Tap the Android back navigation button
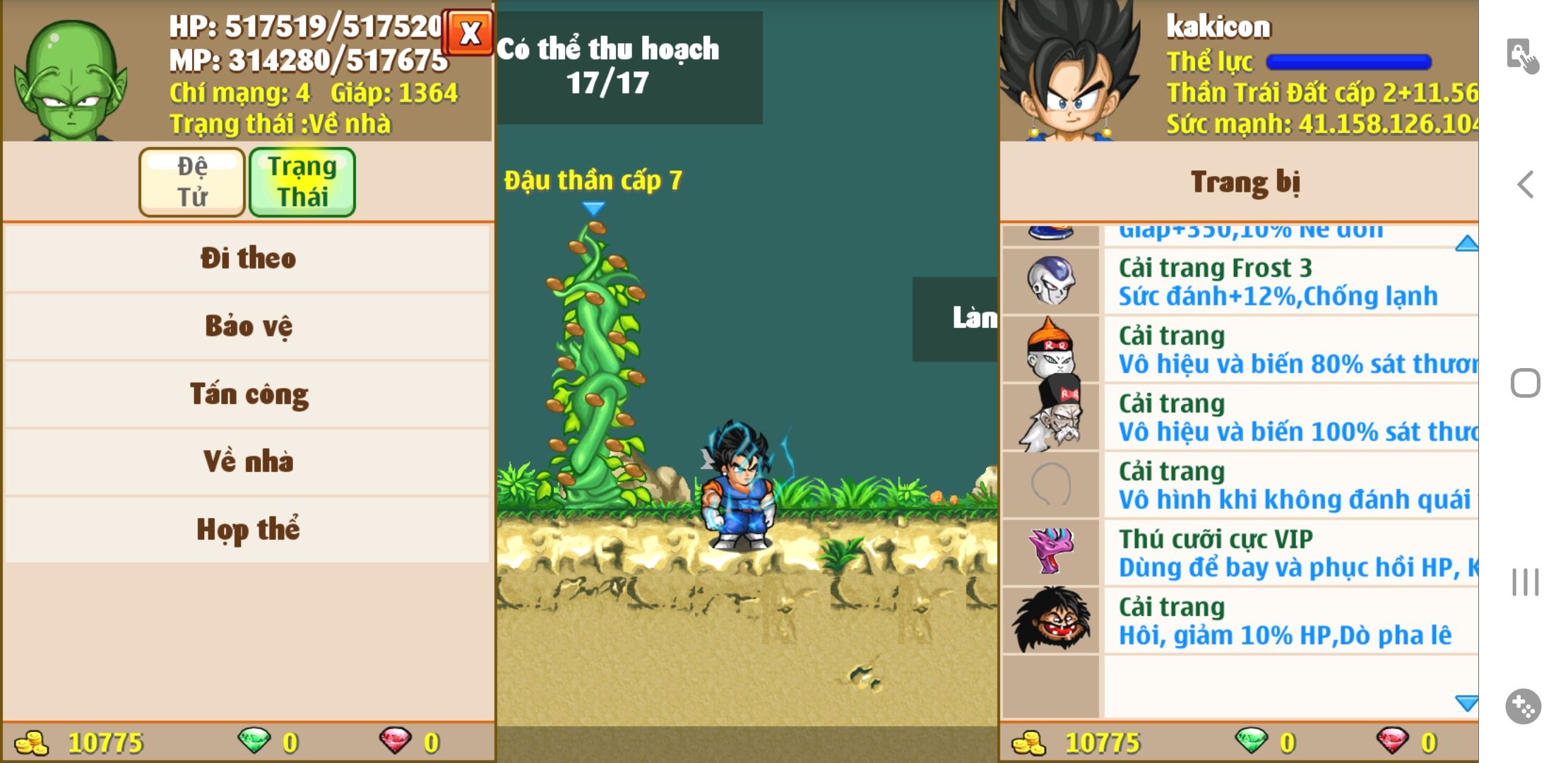This screenshot has width=1568, height=763. pos(1525,185)
